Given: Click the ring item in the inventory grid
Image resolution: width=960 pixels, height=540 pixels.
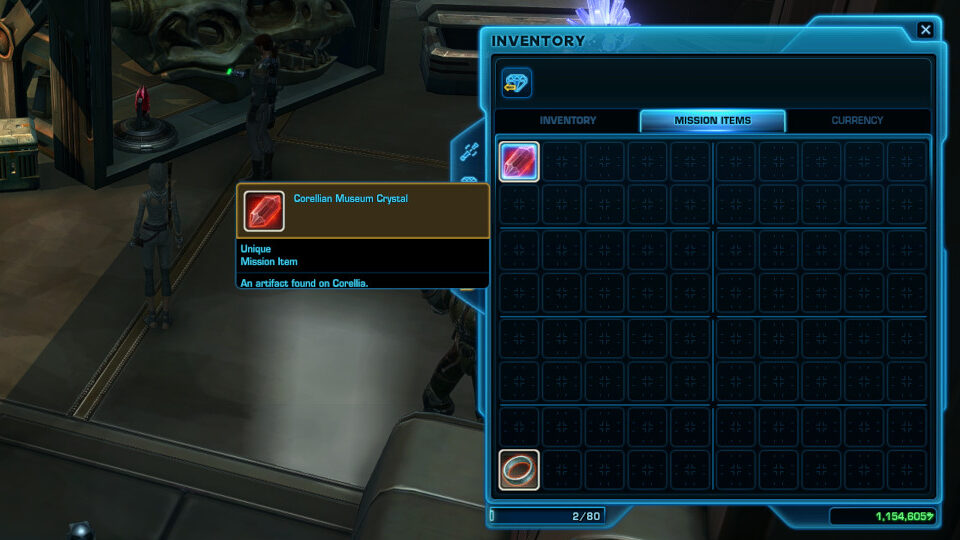Looking at the screenshot, I should click(519, 470).
